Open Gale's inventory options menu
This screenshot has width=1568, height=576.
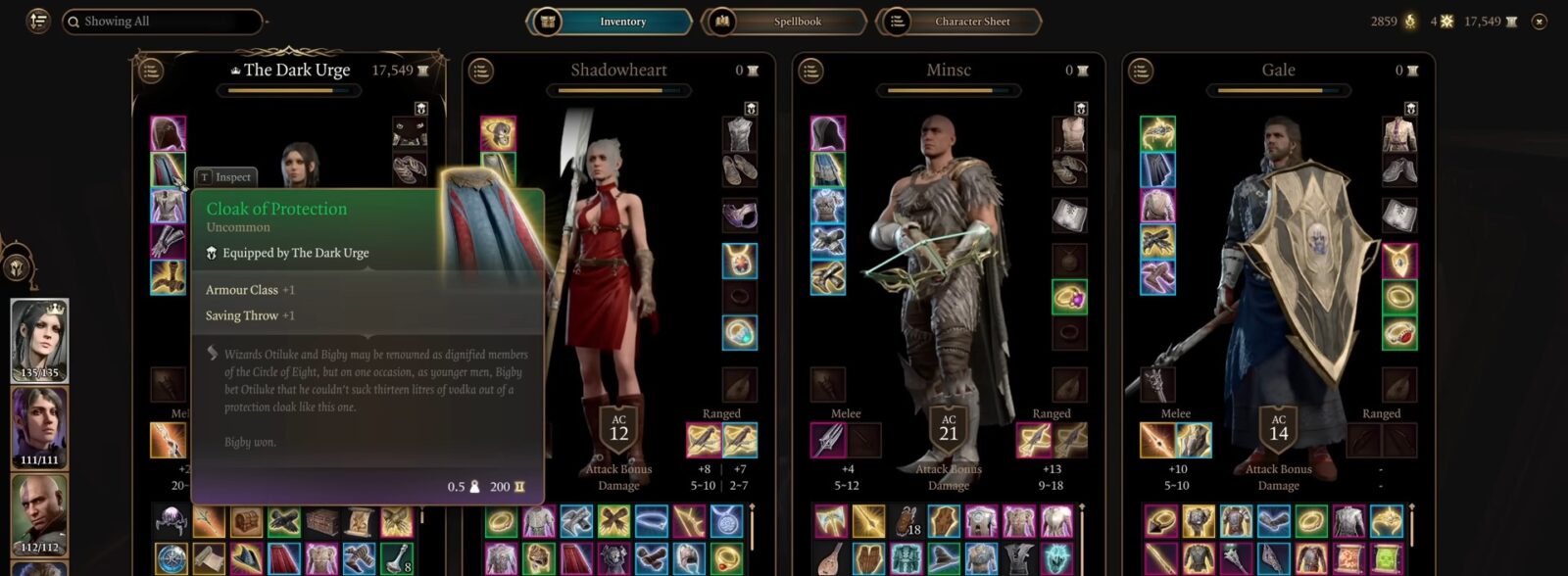click(1140, 71)
